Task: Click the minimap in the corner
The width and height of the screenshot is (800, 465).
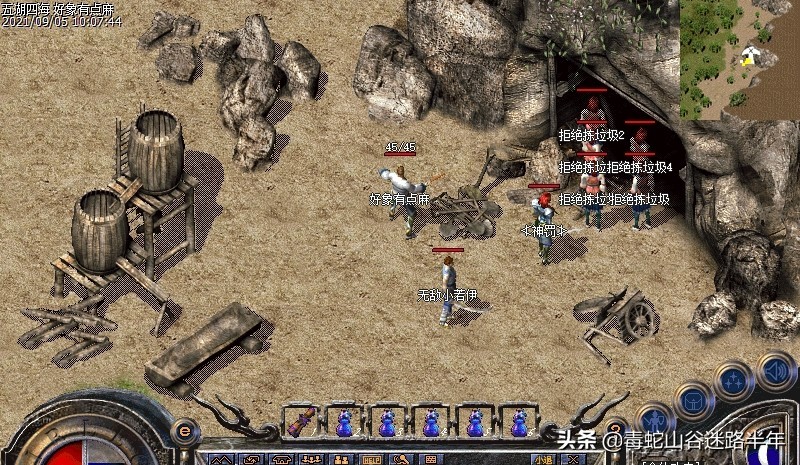Action: (x=739, y=59)
